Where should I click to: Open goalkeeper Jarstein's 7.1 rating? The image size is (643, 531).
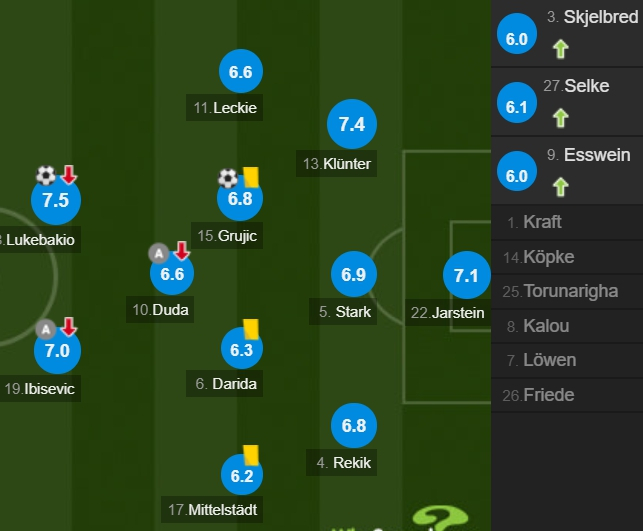click(x=466, y=275)
